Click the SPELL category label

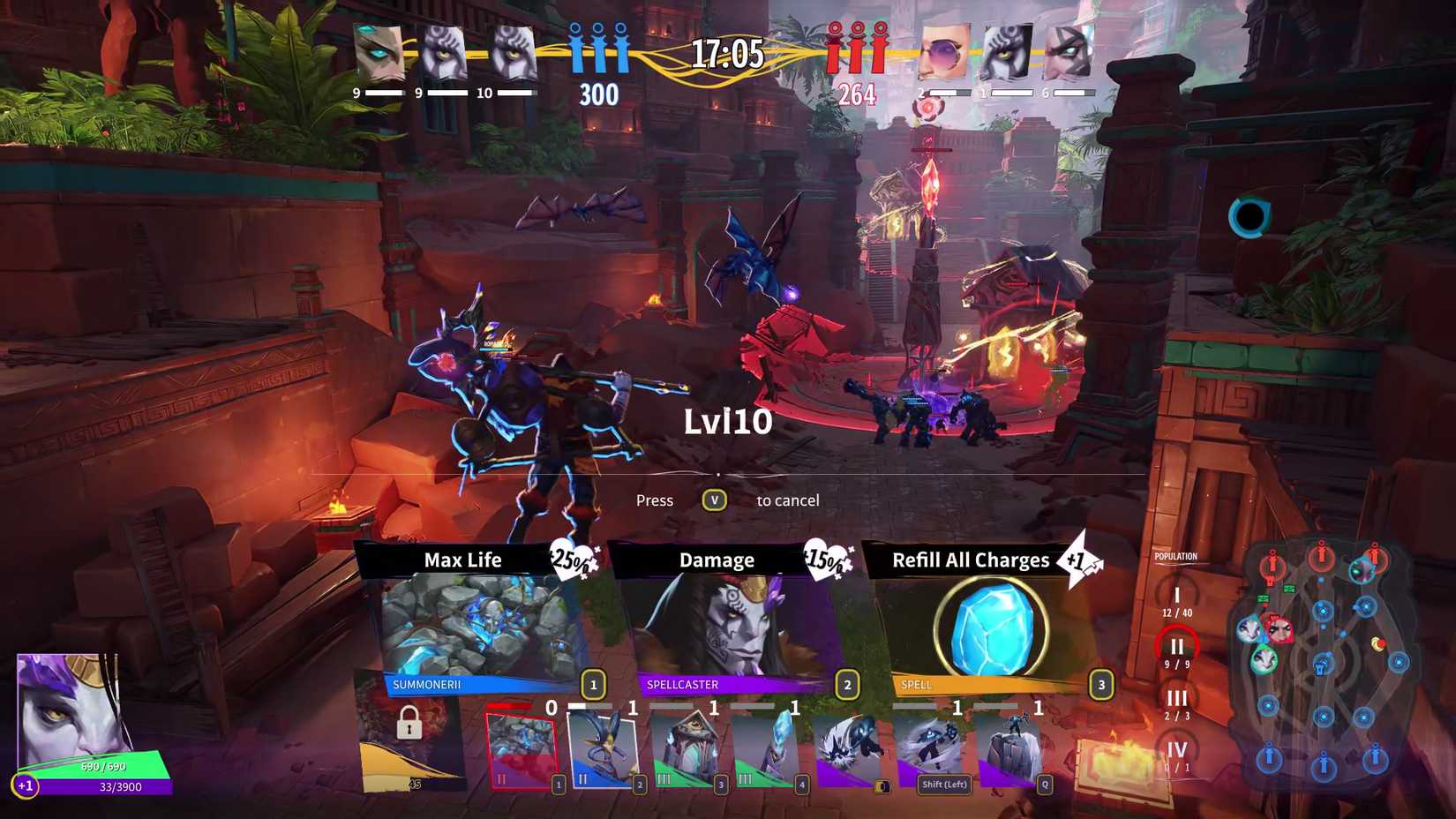click(x=916, y=683)
